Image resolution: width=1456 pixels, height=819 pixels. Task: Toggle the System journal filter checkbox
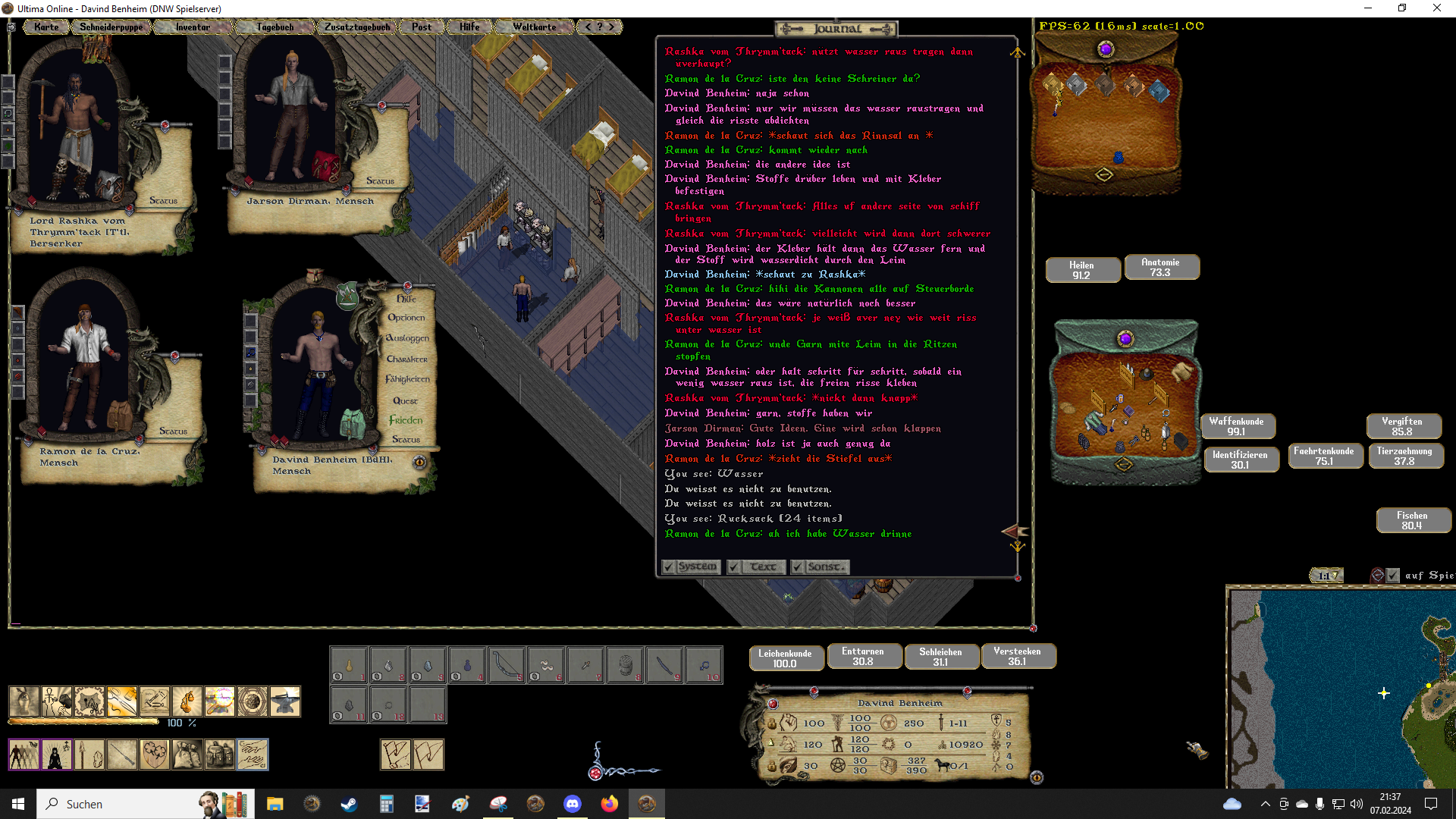coord(668,567)
